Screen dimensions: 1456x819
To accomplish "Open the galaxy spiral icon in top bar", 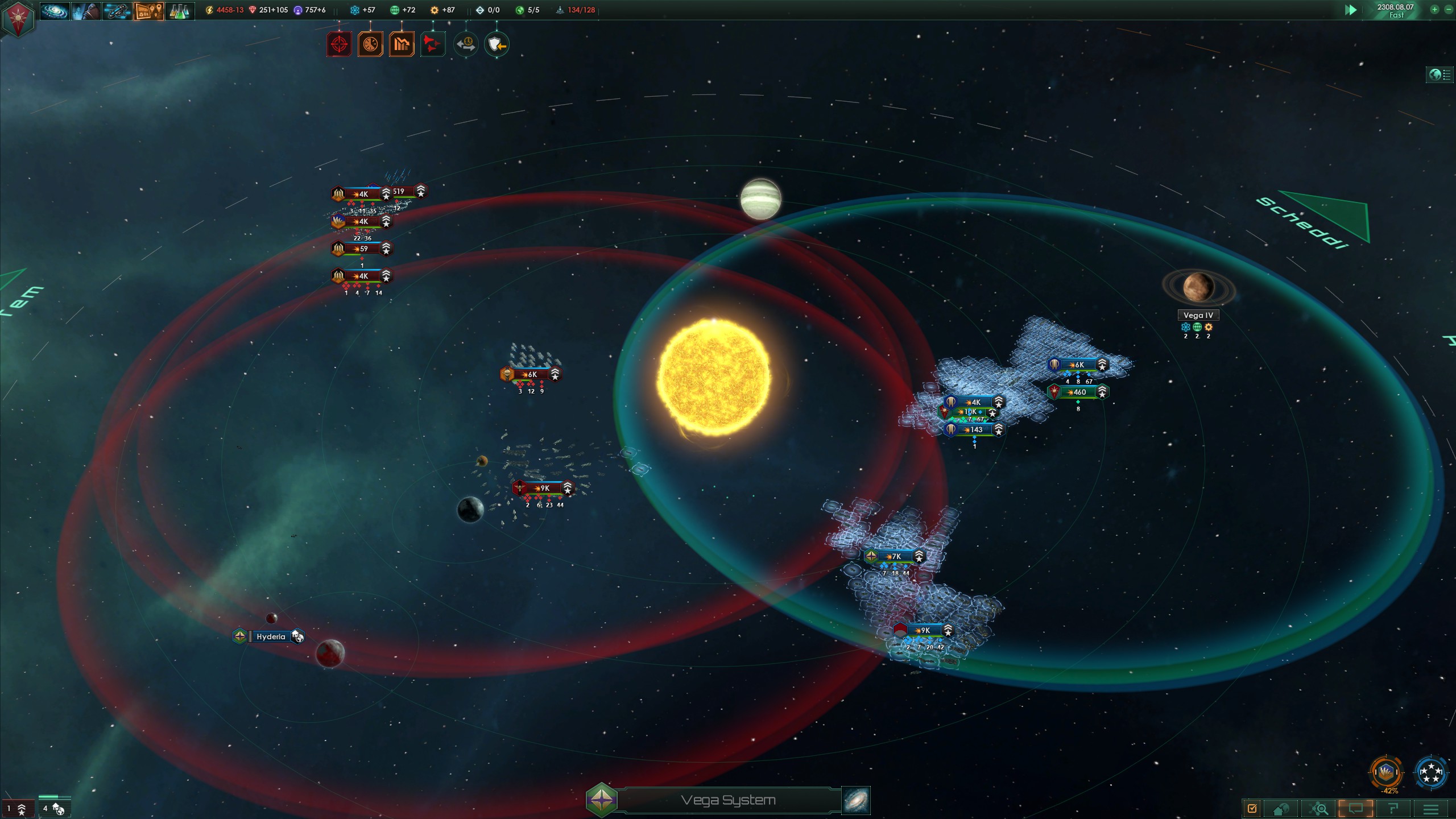I will (x=55, y=10).
